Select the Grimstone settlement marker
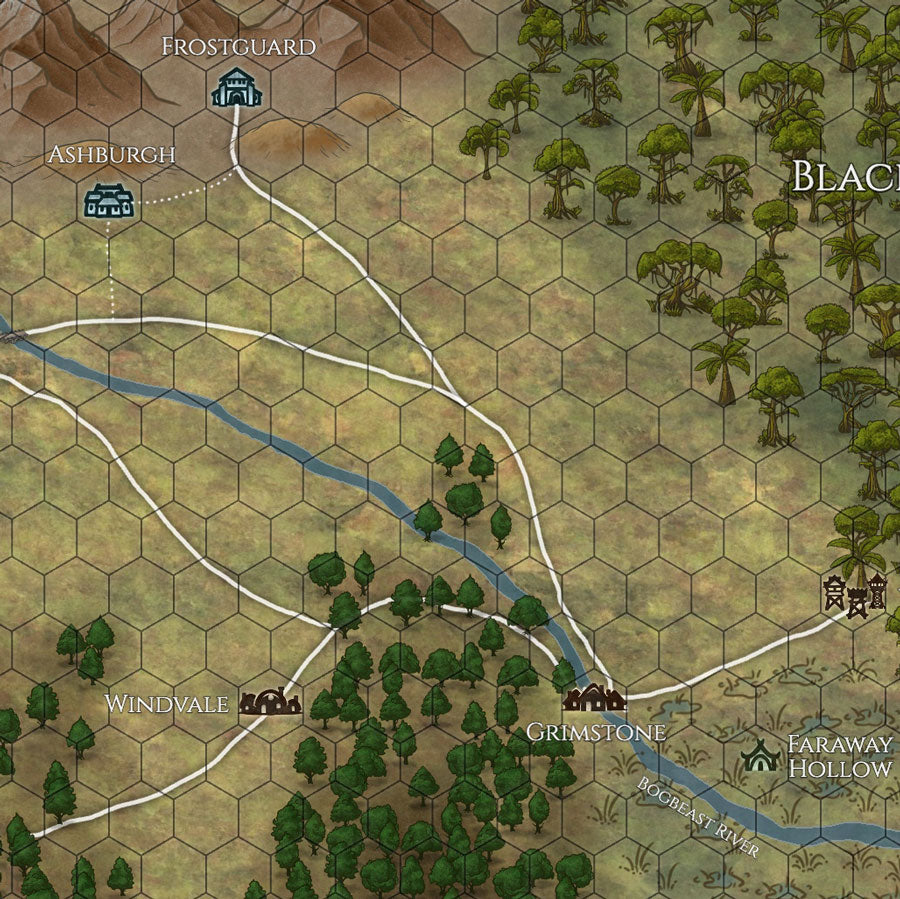This screenshot has height=899, width=900. [x=593, y=697]
